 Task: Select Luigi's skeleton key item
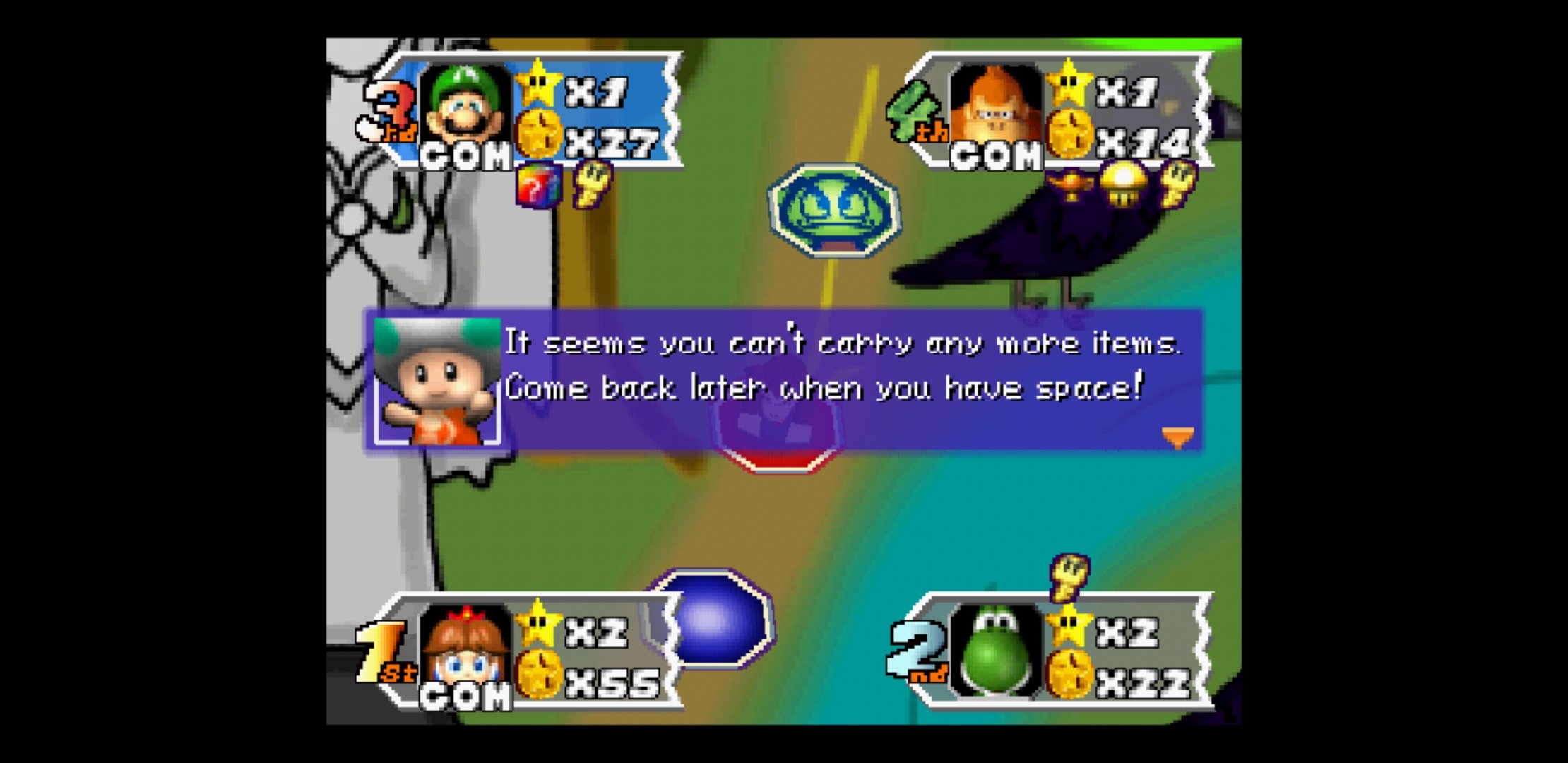(x=592, y=184)
